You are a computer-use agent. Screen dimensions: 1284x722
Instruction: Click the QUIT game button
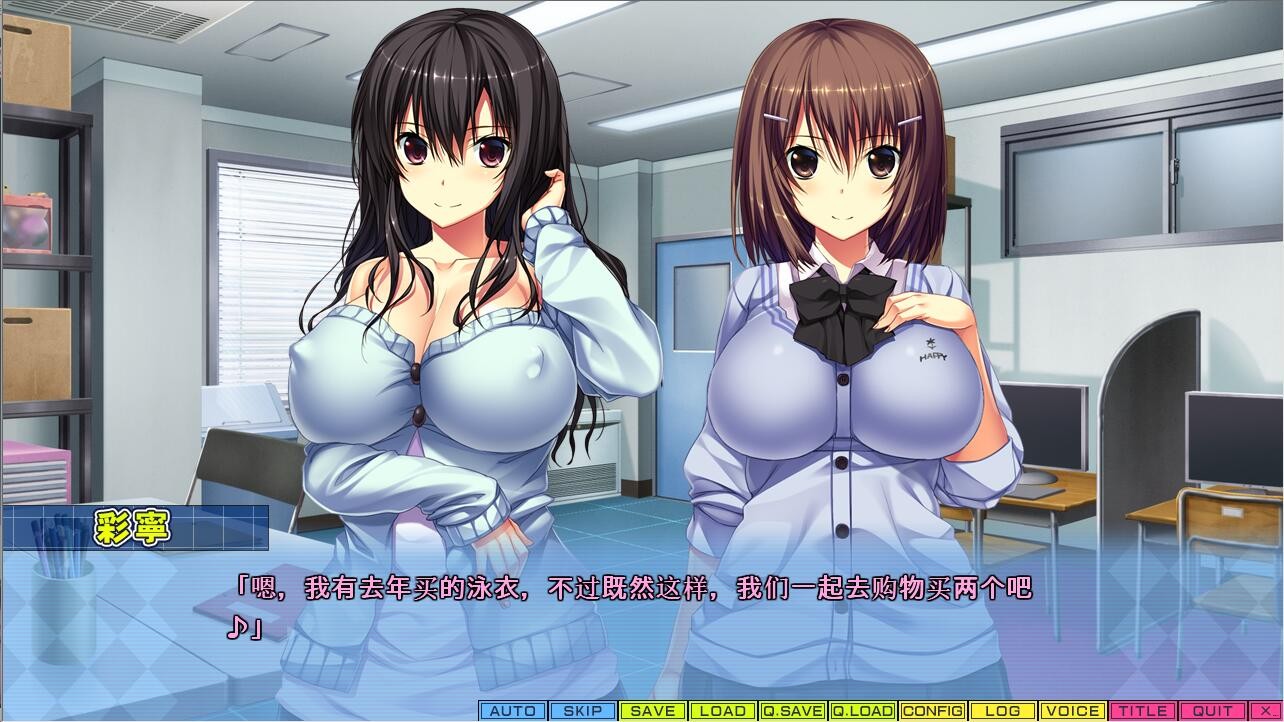[x=1212, y=711]
